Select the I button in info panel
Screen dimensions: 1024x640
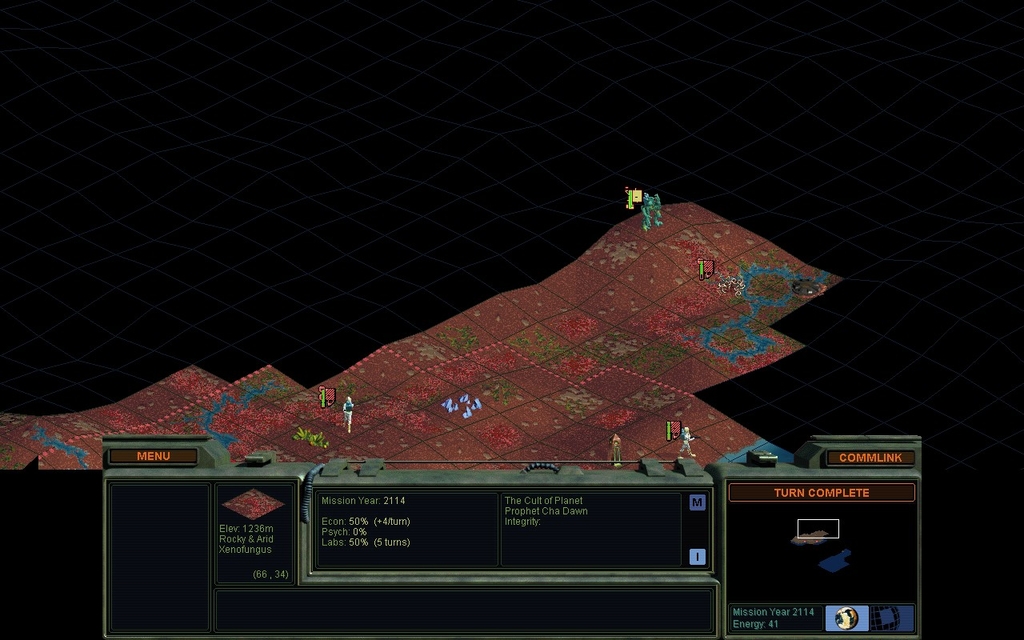697,557
